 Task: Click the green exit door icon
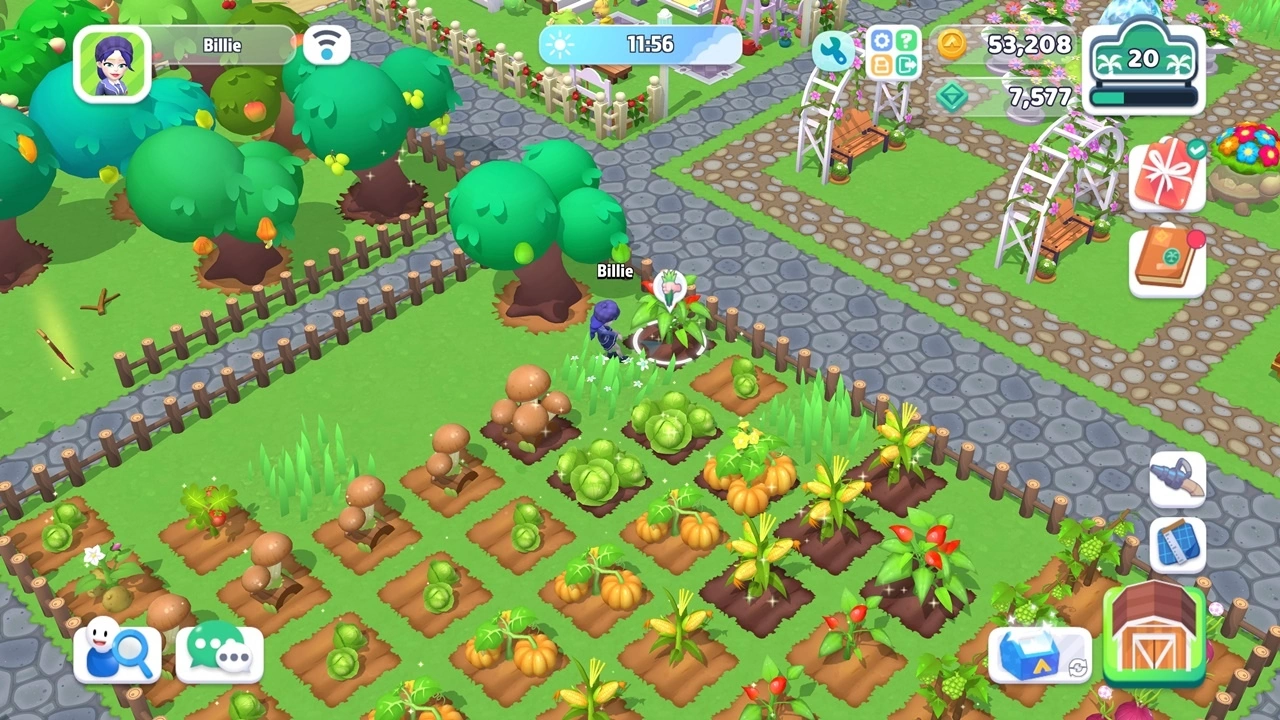[x=906, y=66]
